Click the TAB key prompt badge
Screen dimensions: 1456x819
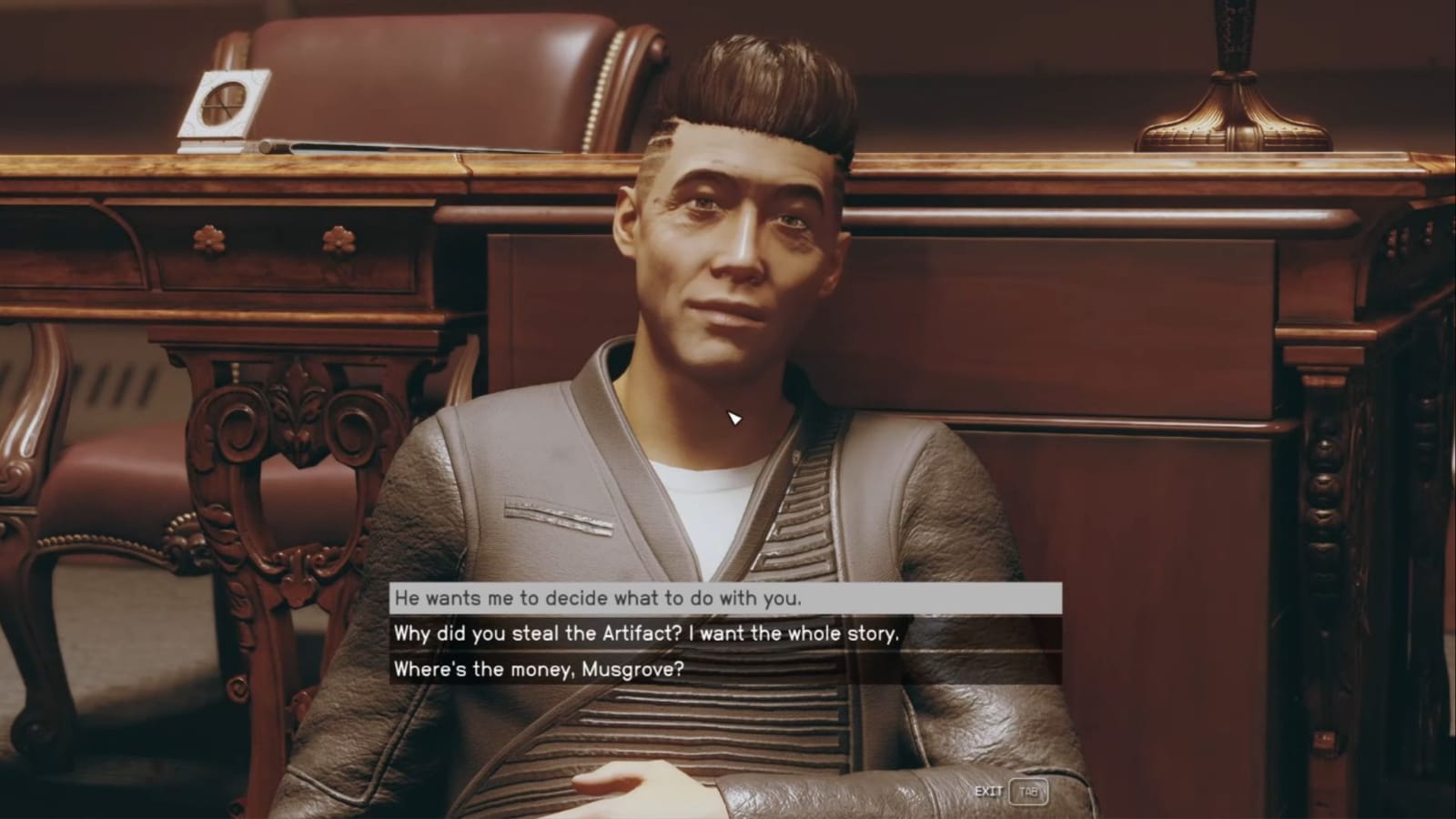click(x=1027, y=792)
